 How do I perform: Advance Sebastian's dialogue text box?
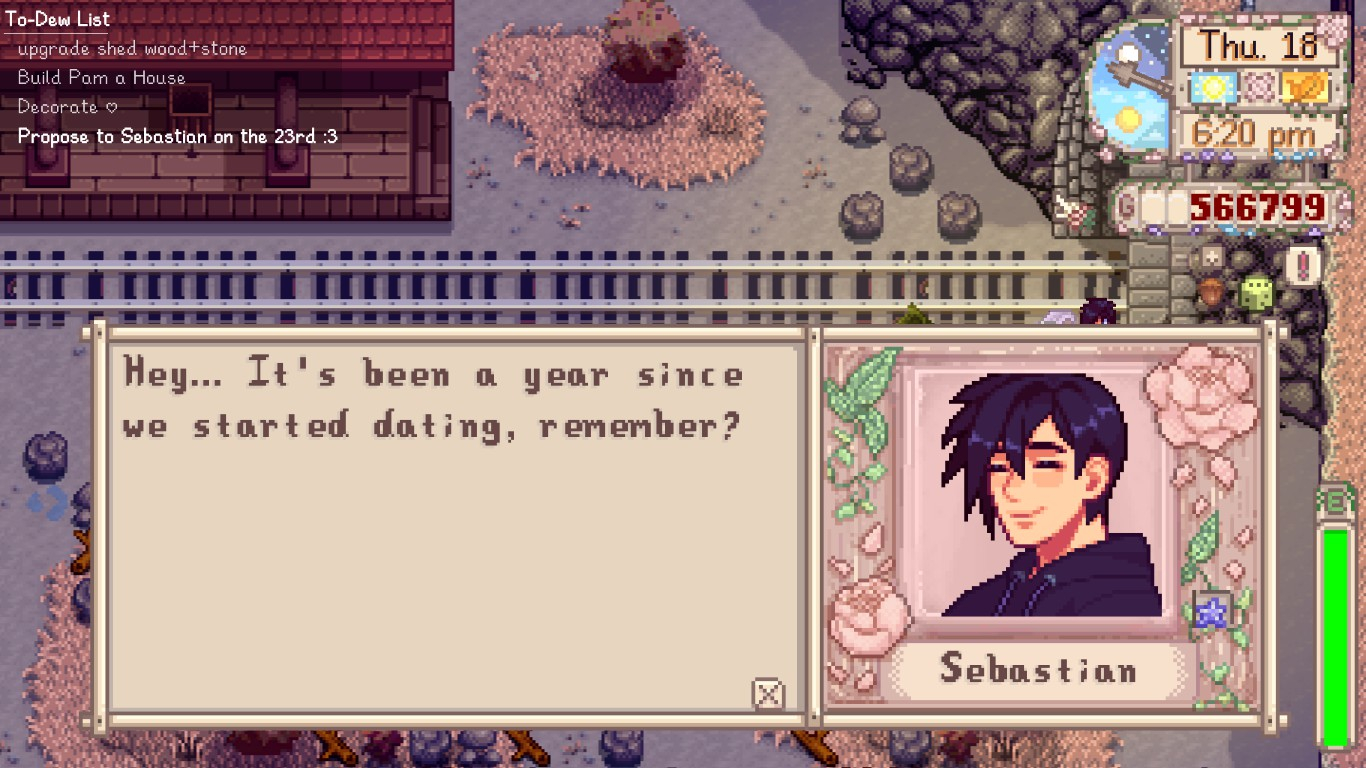(x=455, y=520)
